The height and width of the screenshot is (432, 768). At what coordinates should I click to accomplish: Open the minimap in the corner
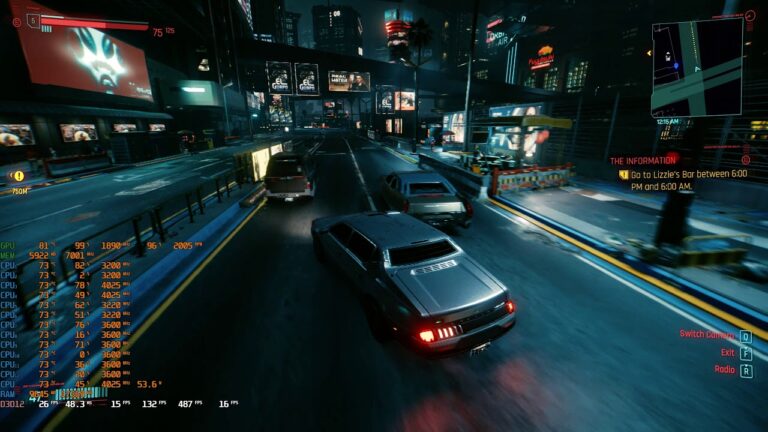click(x=697, y=68)
